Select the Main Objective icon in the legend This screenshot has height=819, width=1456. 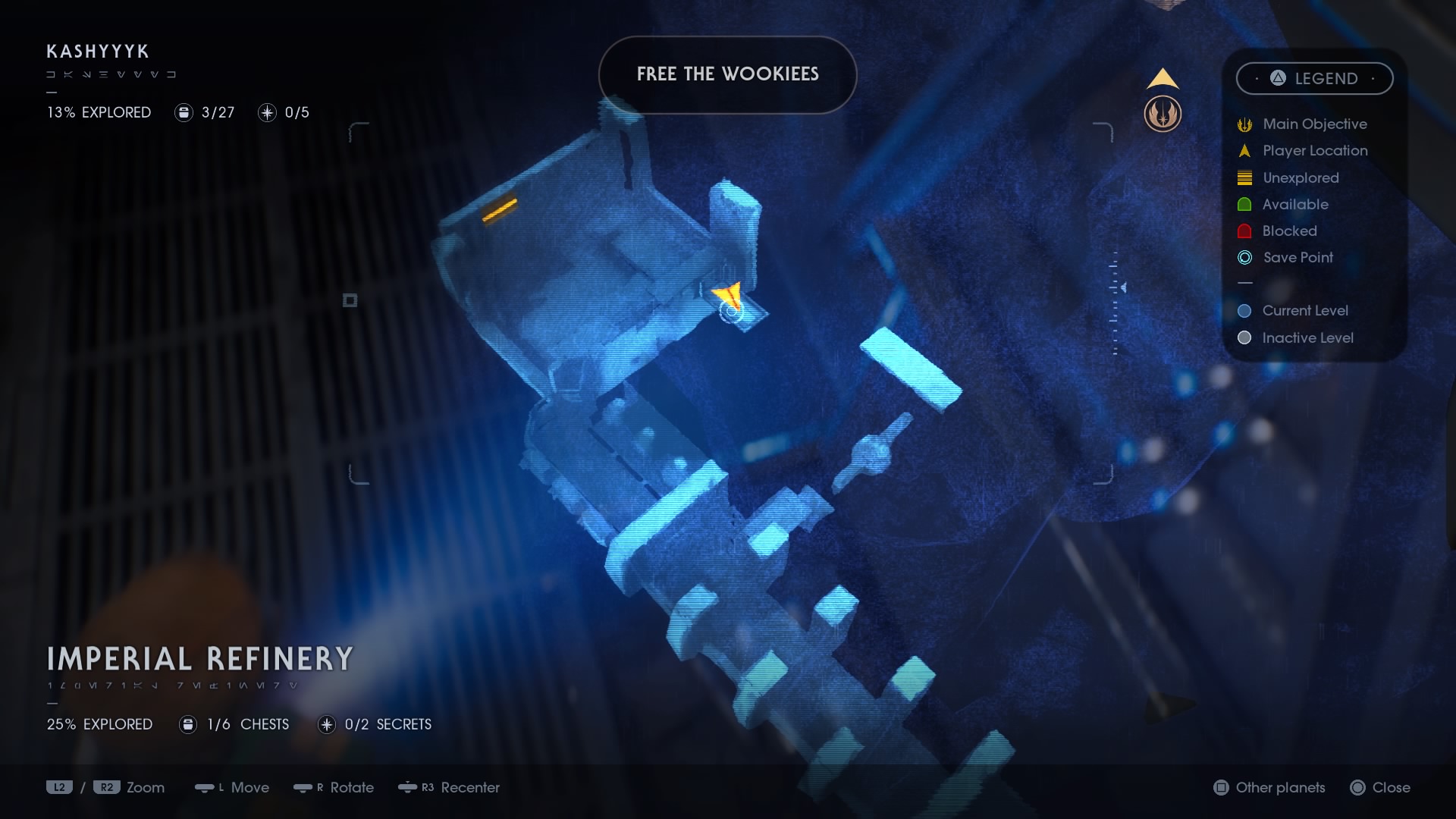click(x=1244, y=124)
